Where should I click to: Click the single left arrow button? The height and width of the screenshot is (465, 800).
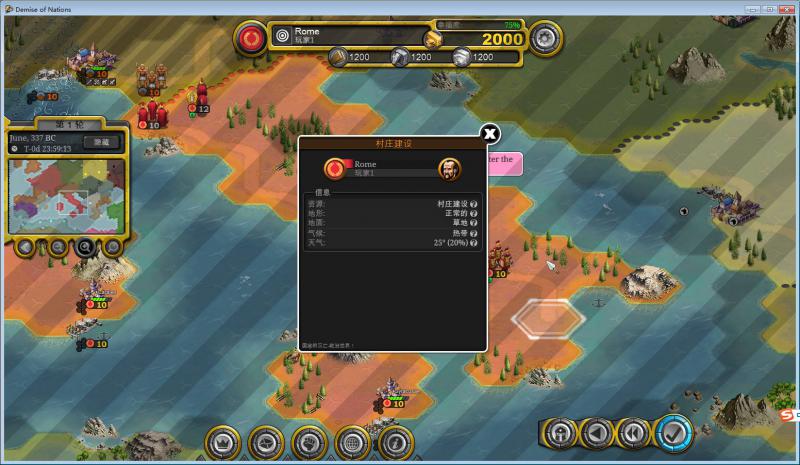point(597,434)
